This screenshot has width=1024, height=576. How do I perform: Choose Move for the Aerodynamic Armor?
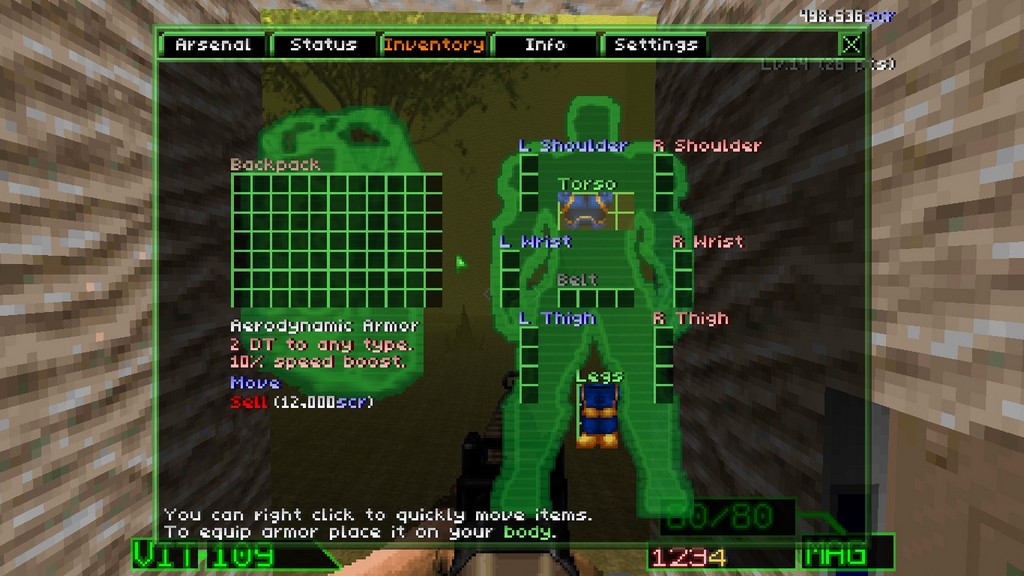tap(255, 382)
